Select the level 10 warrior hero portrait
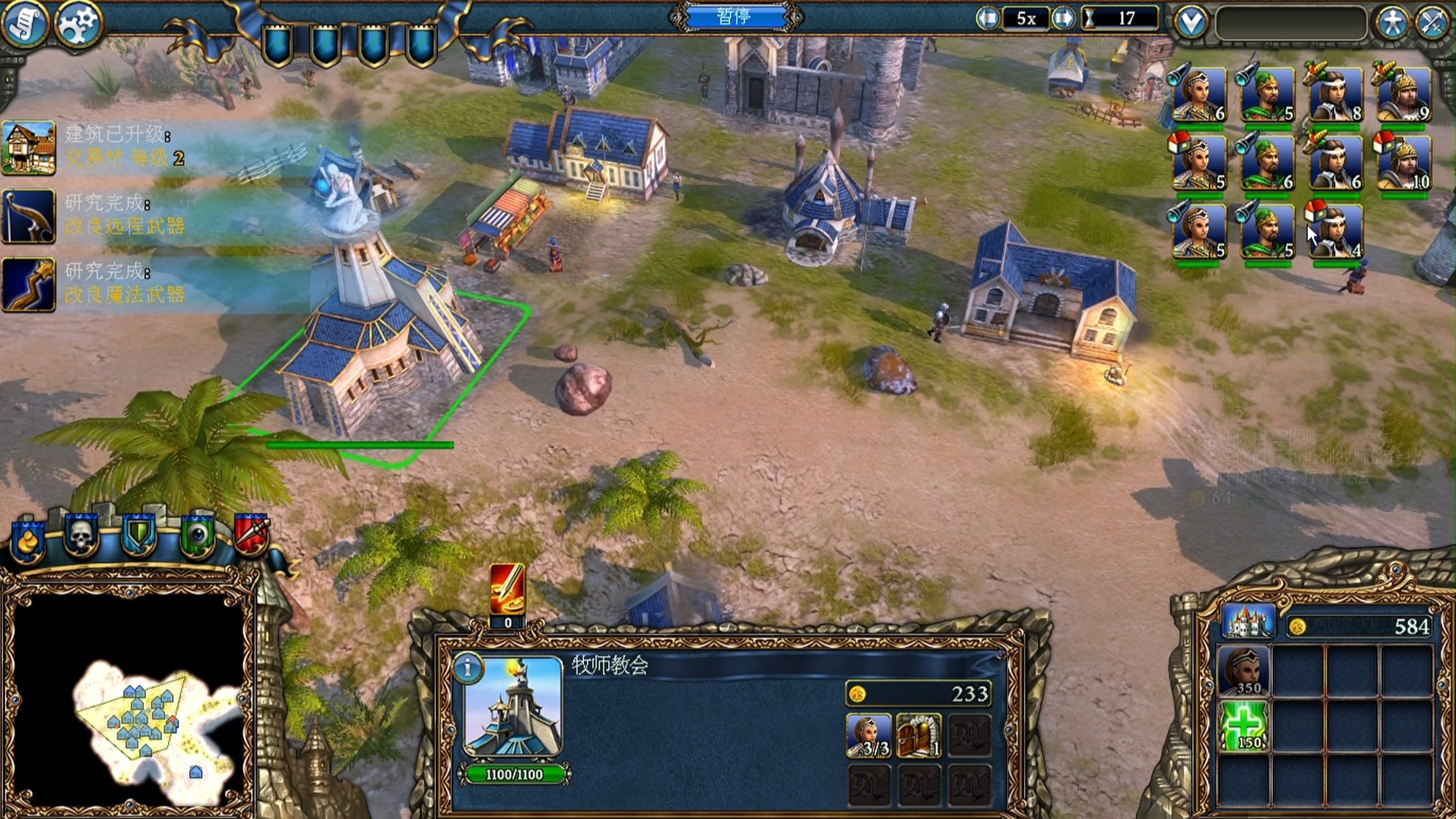This screenshot has width=1456, height=819. click(1403, 163)
